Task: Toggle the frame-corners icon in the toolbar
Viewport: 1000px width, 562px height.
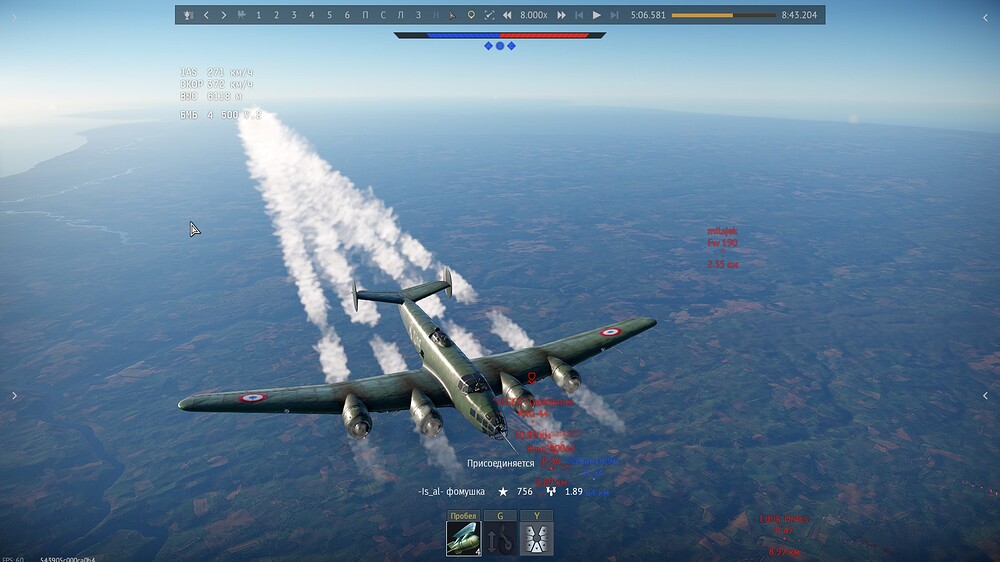Action: pos(489,15)
